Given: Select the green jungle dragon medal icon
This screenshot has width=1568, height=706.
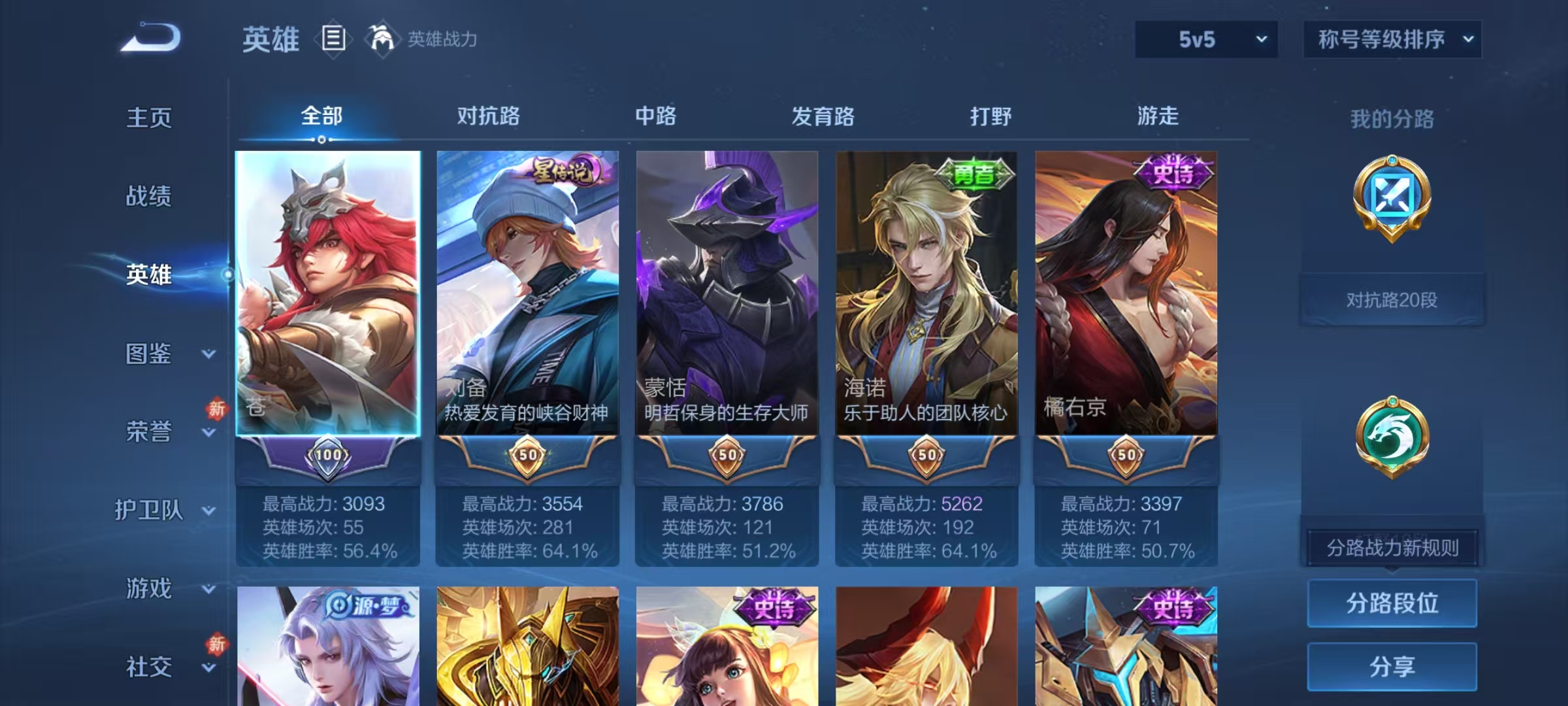Looking at the screenshot, I should 1392,435.
